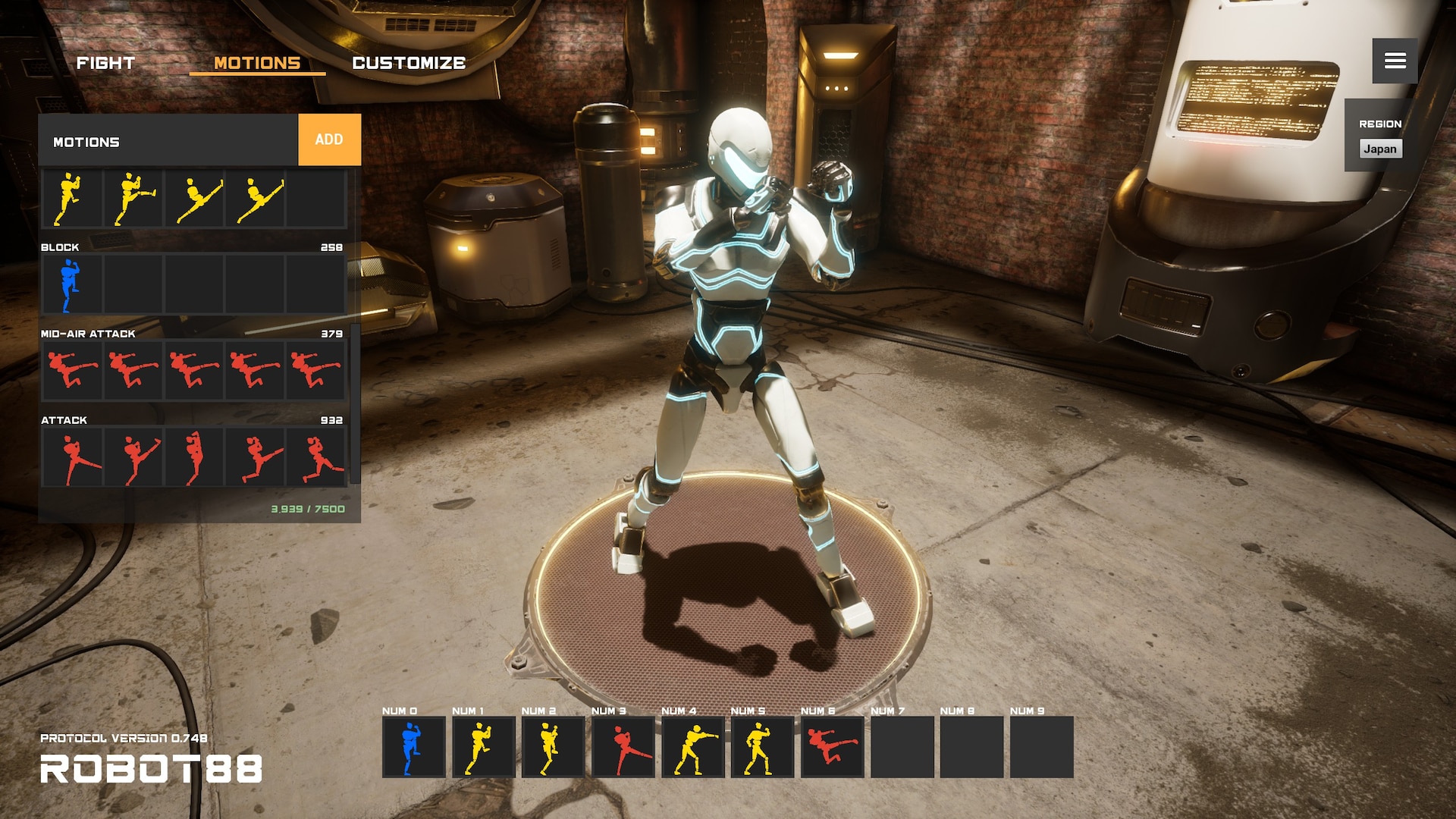Image resolution: width=1456 pixels, height=819 pixels.
Task: Select the NUM 6 red flying kick slot
Action: pyautogui.click(x=832, y=747)
